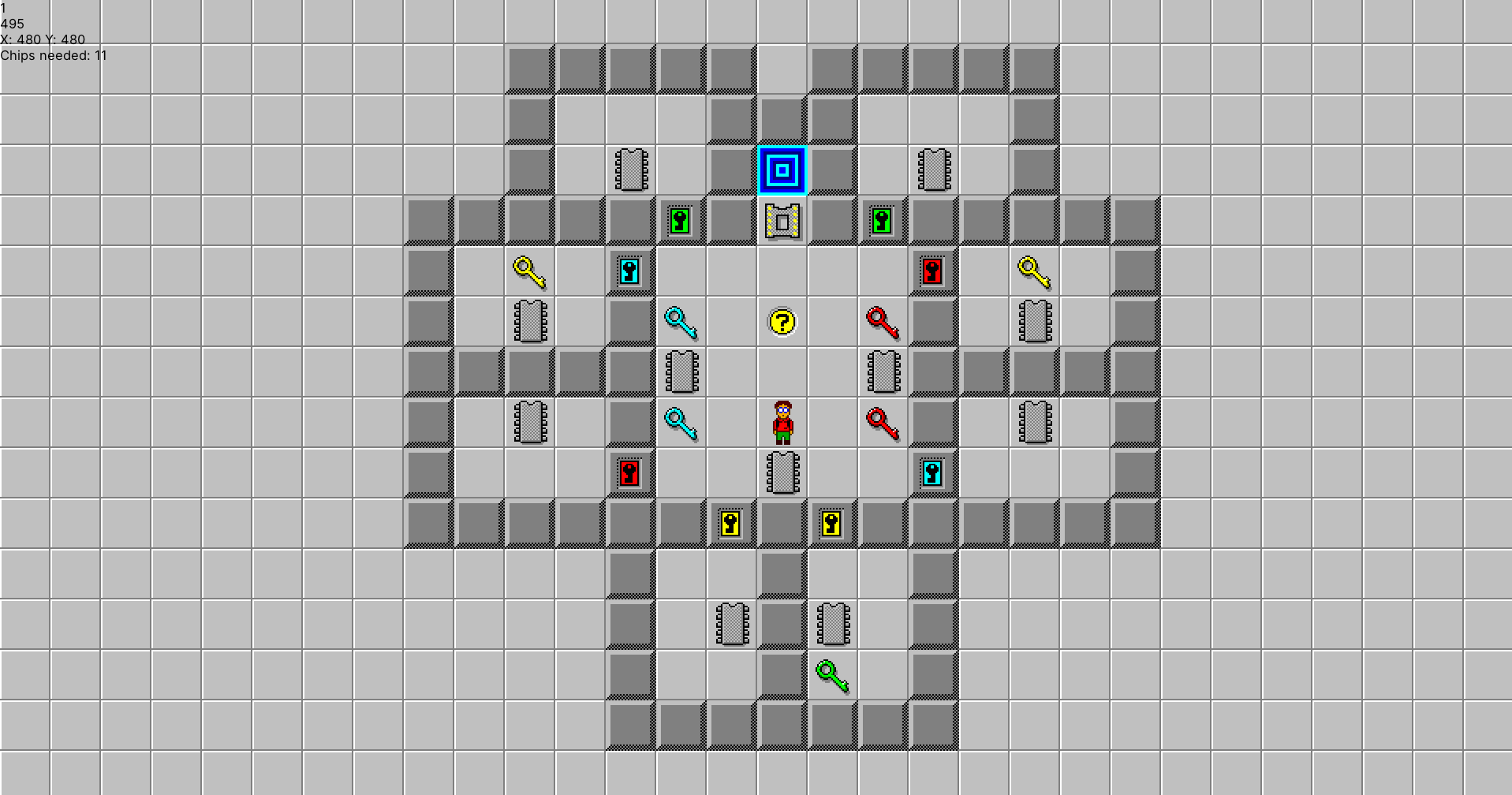Click the red lock on the upper right
1512x795 pixels.
point(933,271)
